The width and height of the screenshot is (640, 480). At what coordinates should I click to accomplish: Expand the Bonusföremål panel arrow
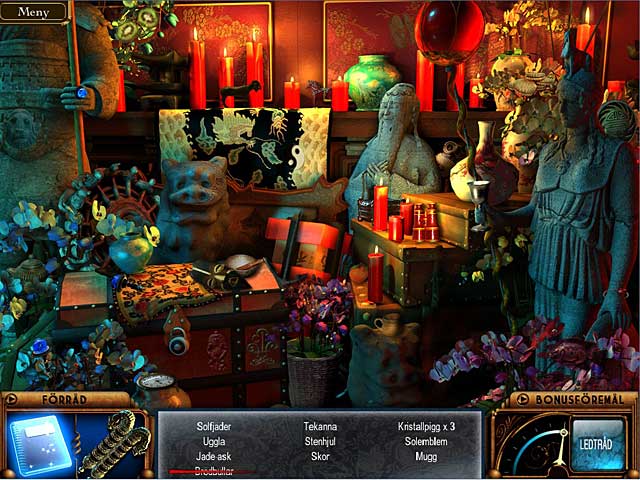click(x=517, y=400)
